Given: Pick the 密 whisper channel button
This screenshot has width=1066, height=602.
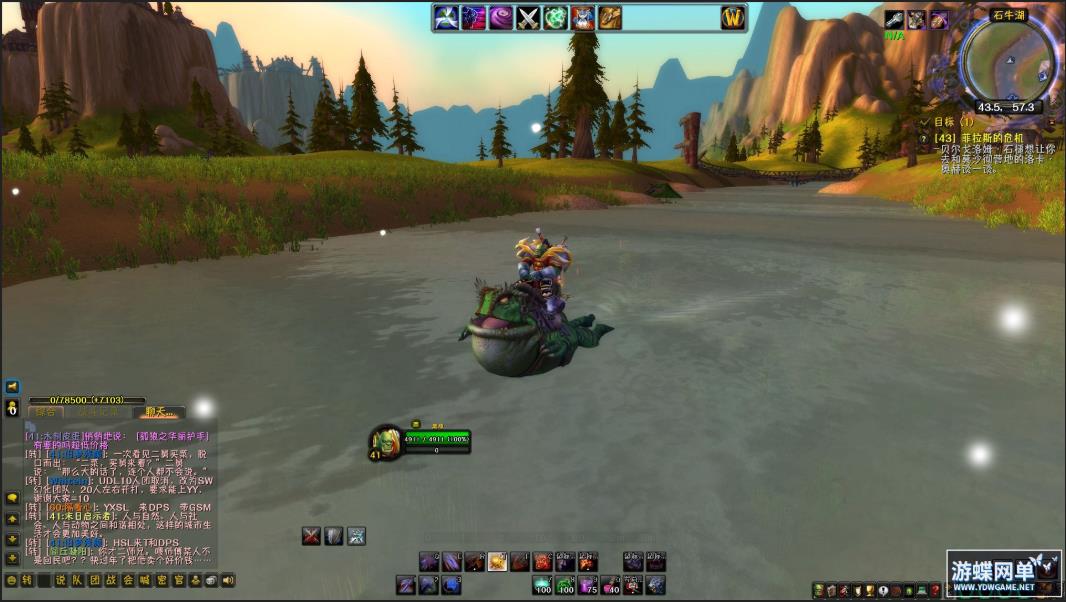Looking at the screenshot, I should point(161,580).
